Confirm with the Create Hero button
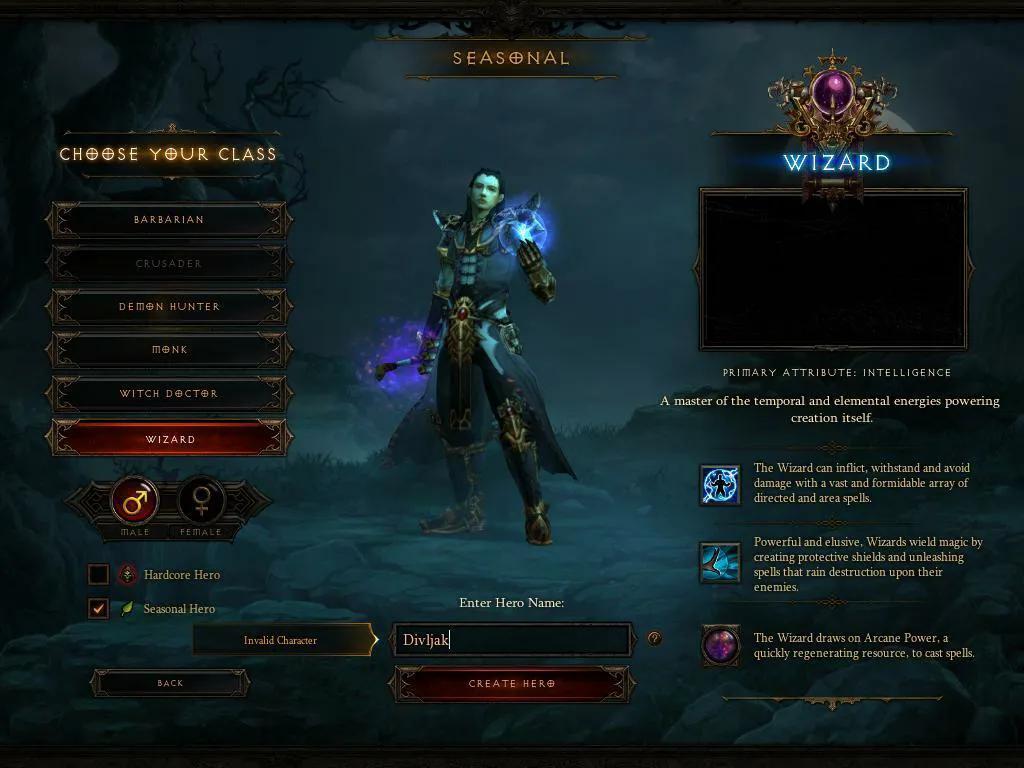Image resolution: width=1024 pixels, height=768 pixels. point(512,684)
